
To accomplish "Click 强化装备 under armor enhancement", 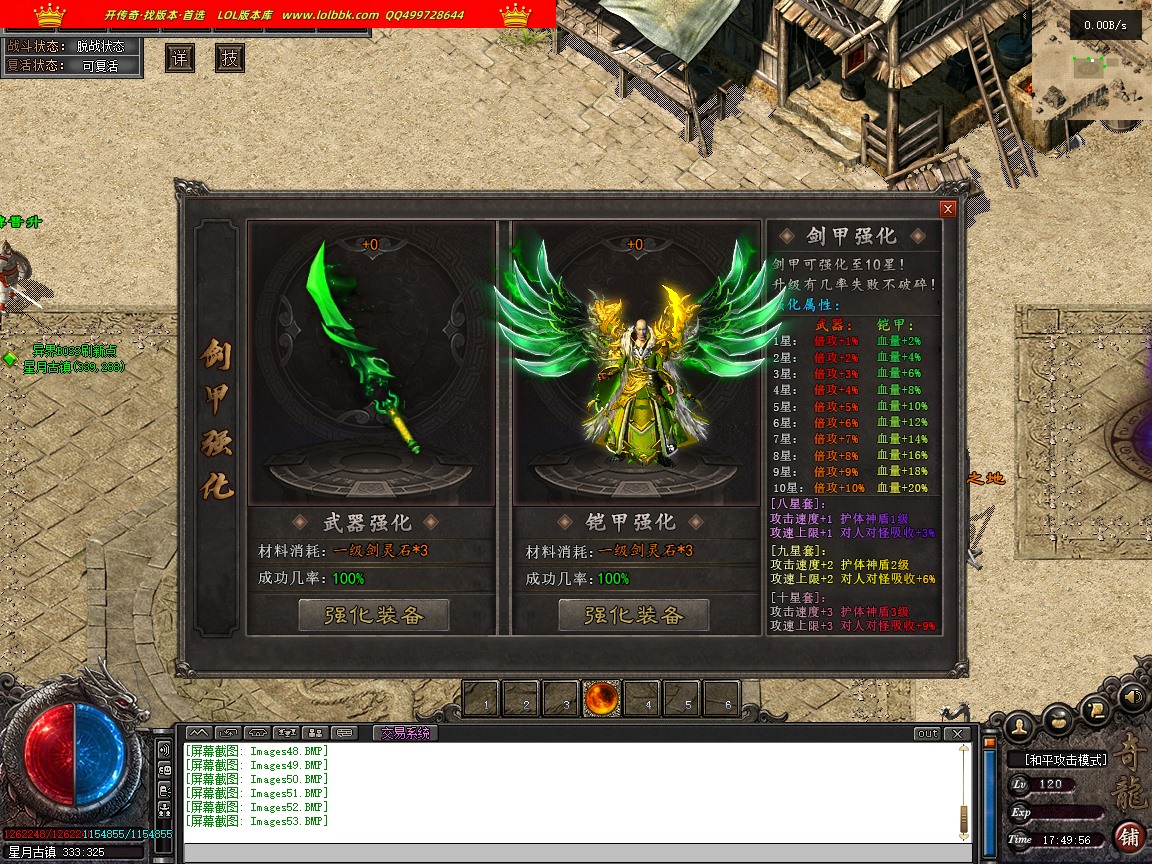I will point(633,615).
